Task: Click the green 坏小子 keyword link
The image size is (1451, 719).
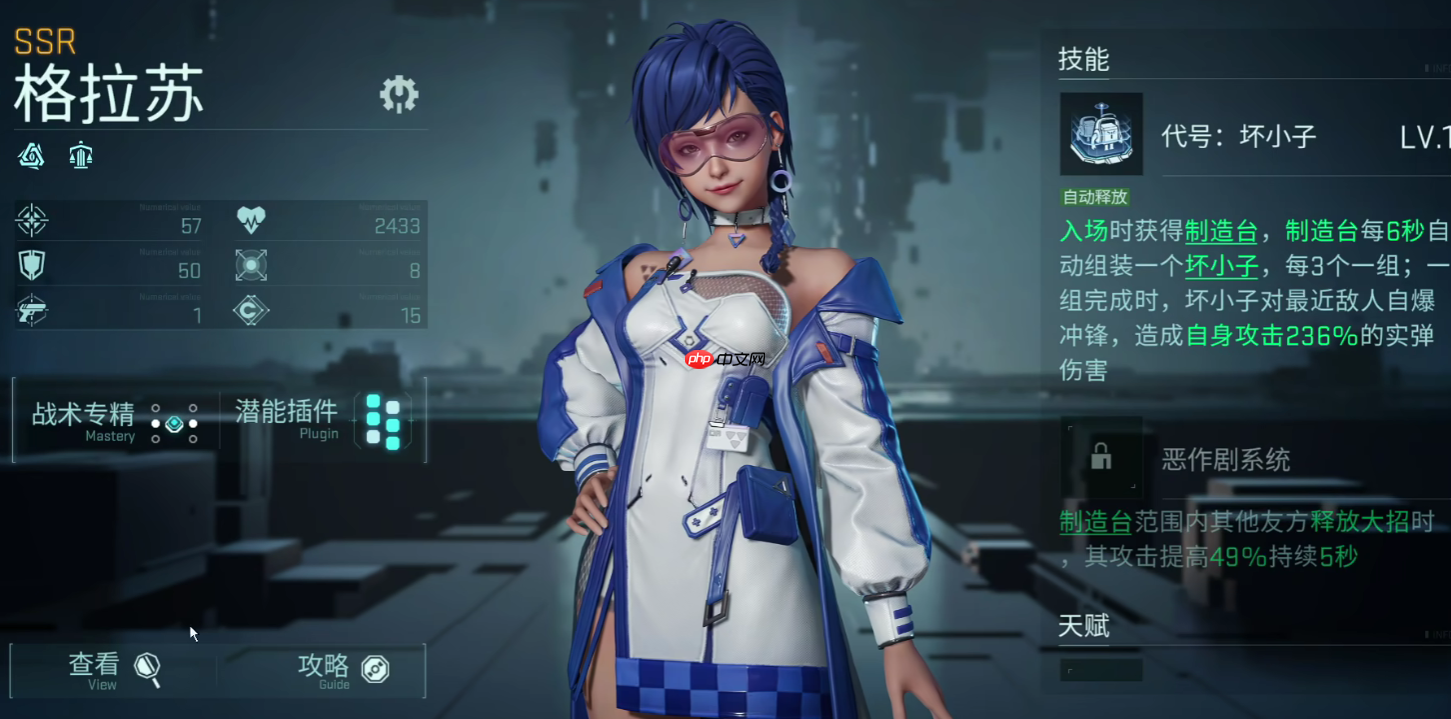Action: [x=1221, y=267]
